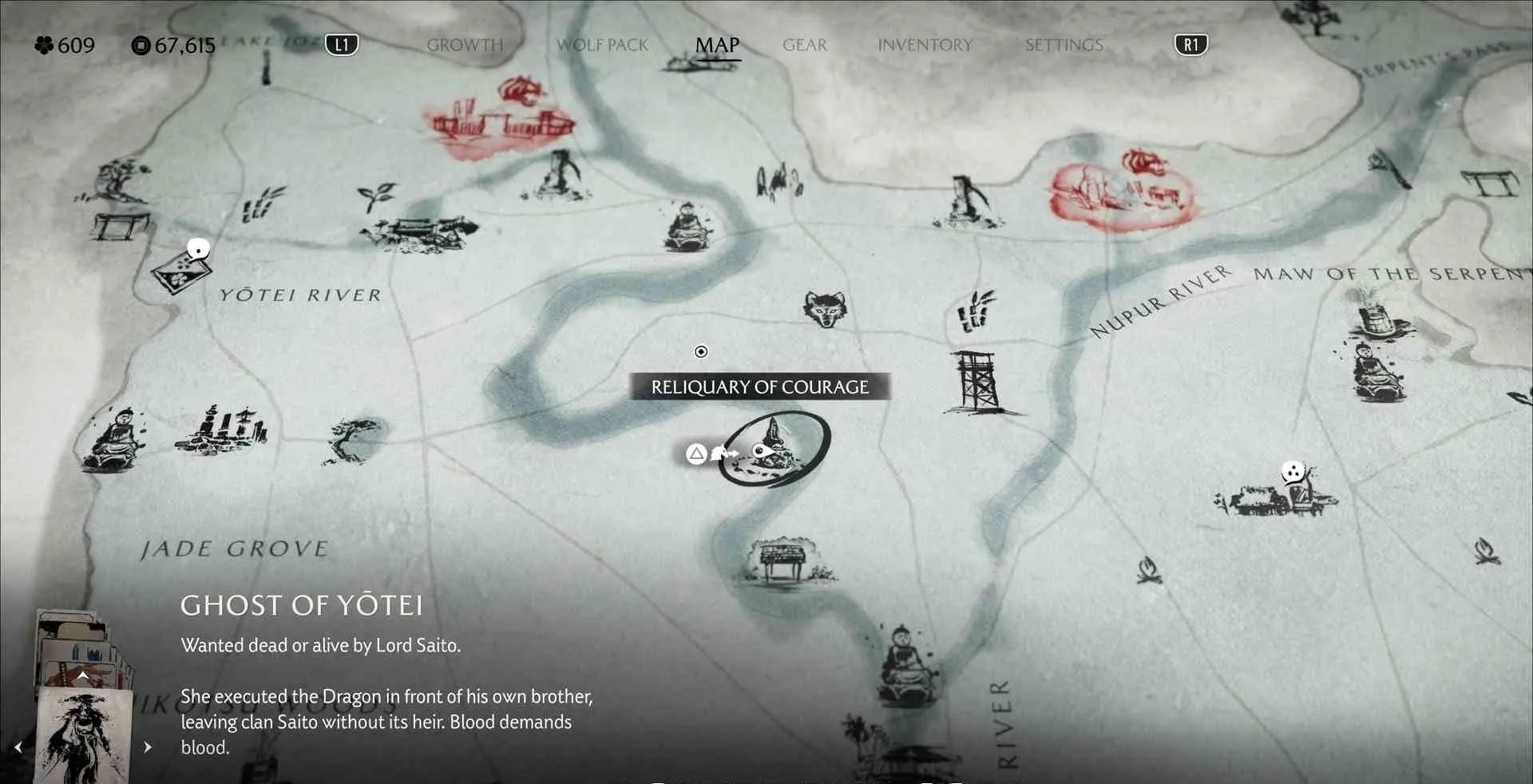
Task: Show the next bounty card
Action: pos(148,747)
